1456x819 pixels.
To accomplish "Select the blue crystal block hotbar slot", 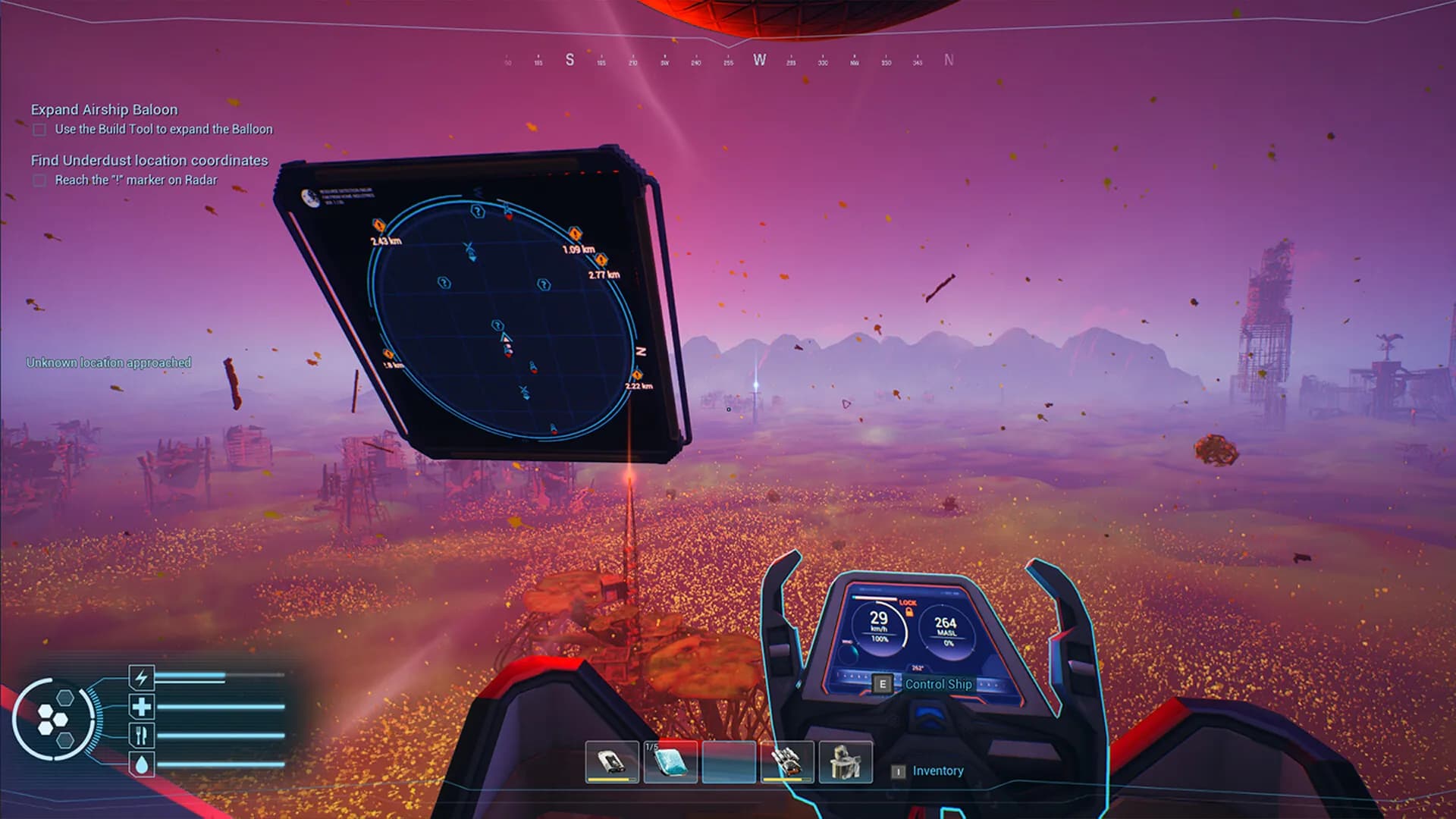I will pyautogui.click(x=670, y=762).
